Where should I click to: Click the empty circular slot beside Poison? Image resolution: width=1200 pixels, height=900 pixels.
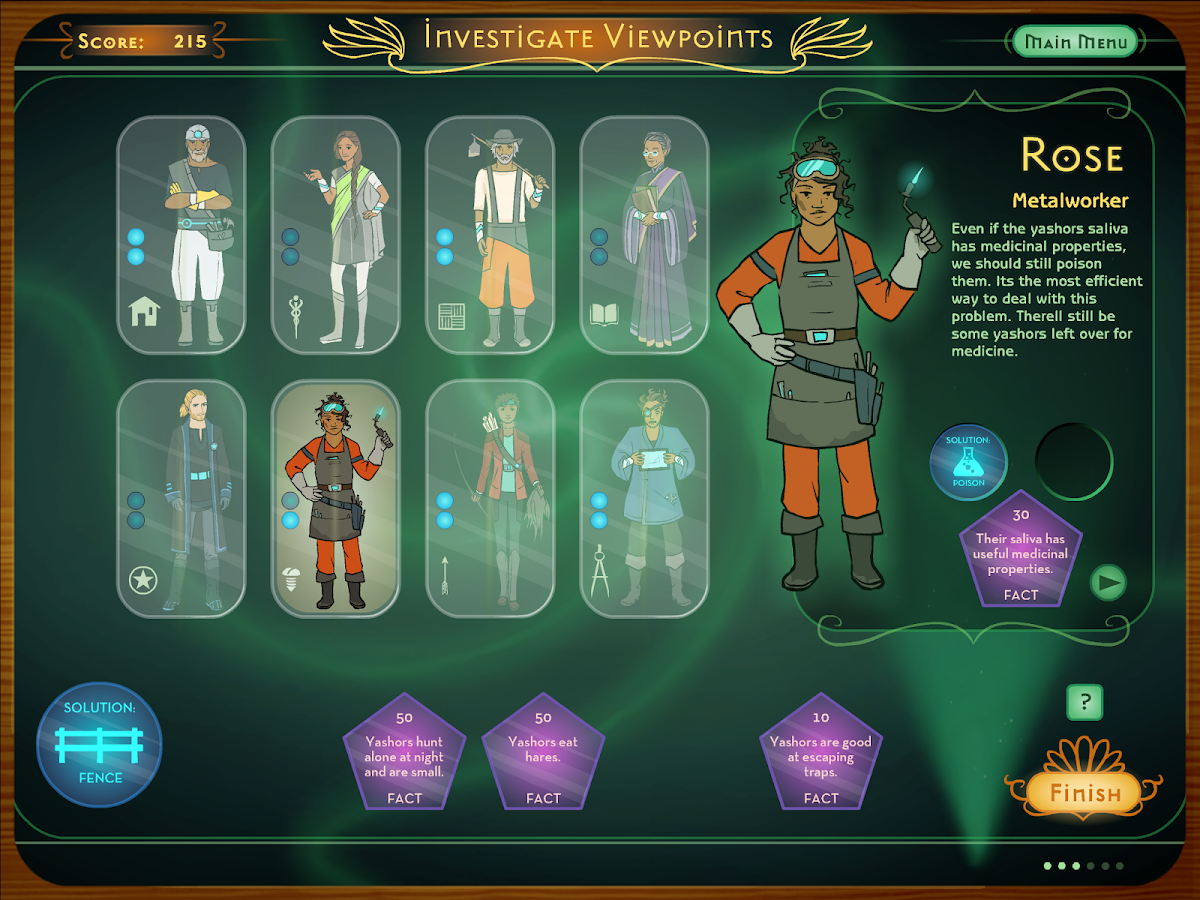pos(1074,462)
